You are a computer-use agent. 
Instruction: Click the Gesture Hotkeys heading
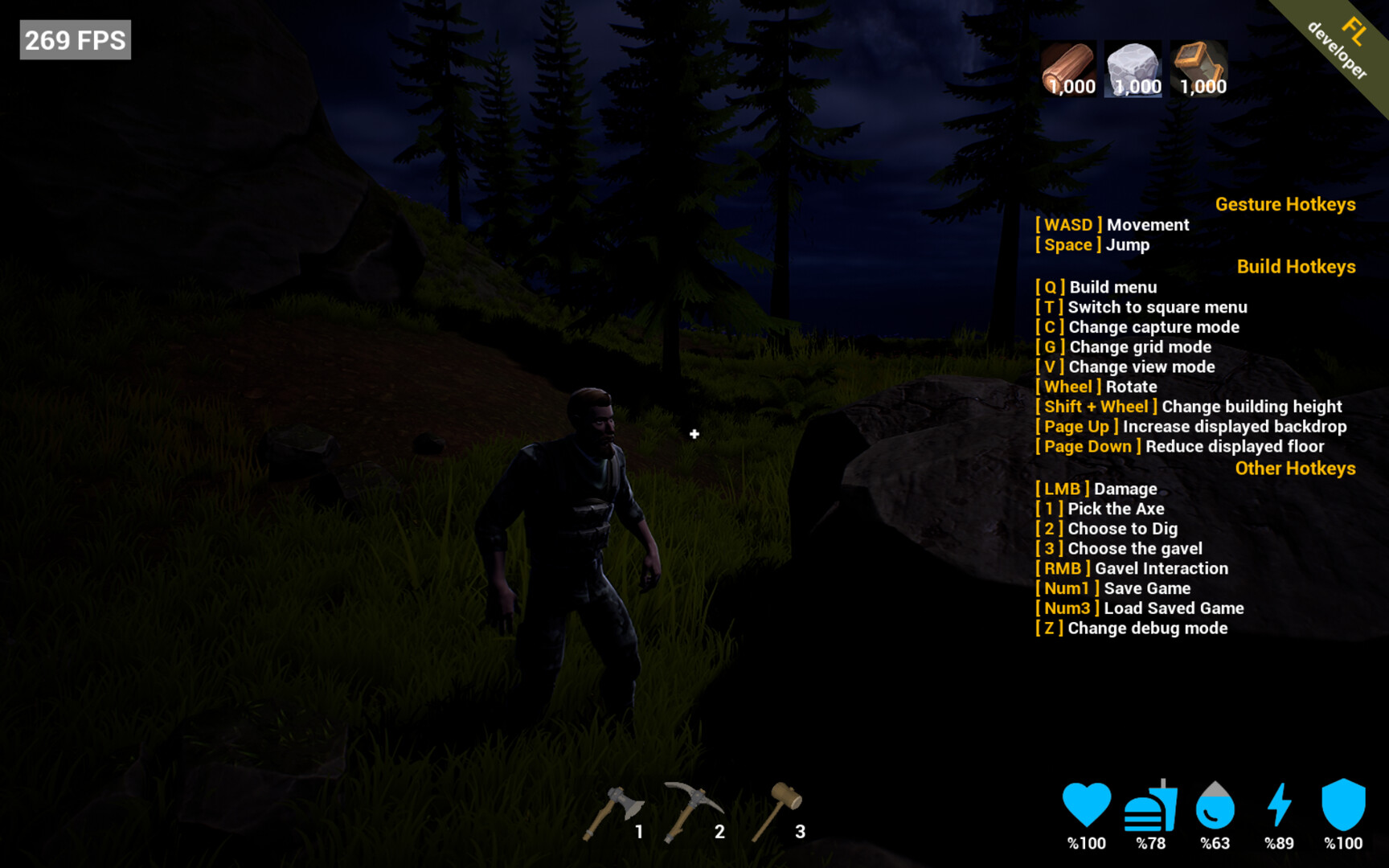click(1285, 204)
